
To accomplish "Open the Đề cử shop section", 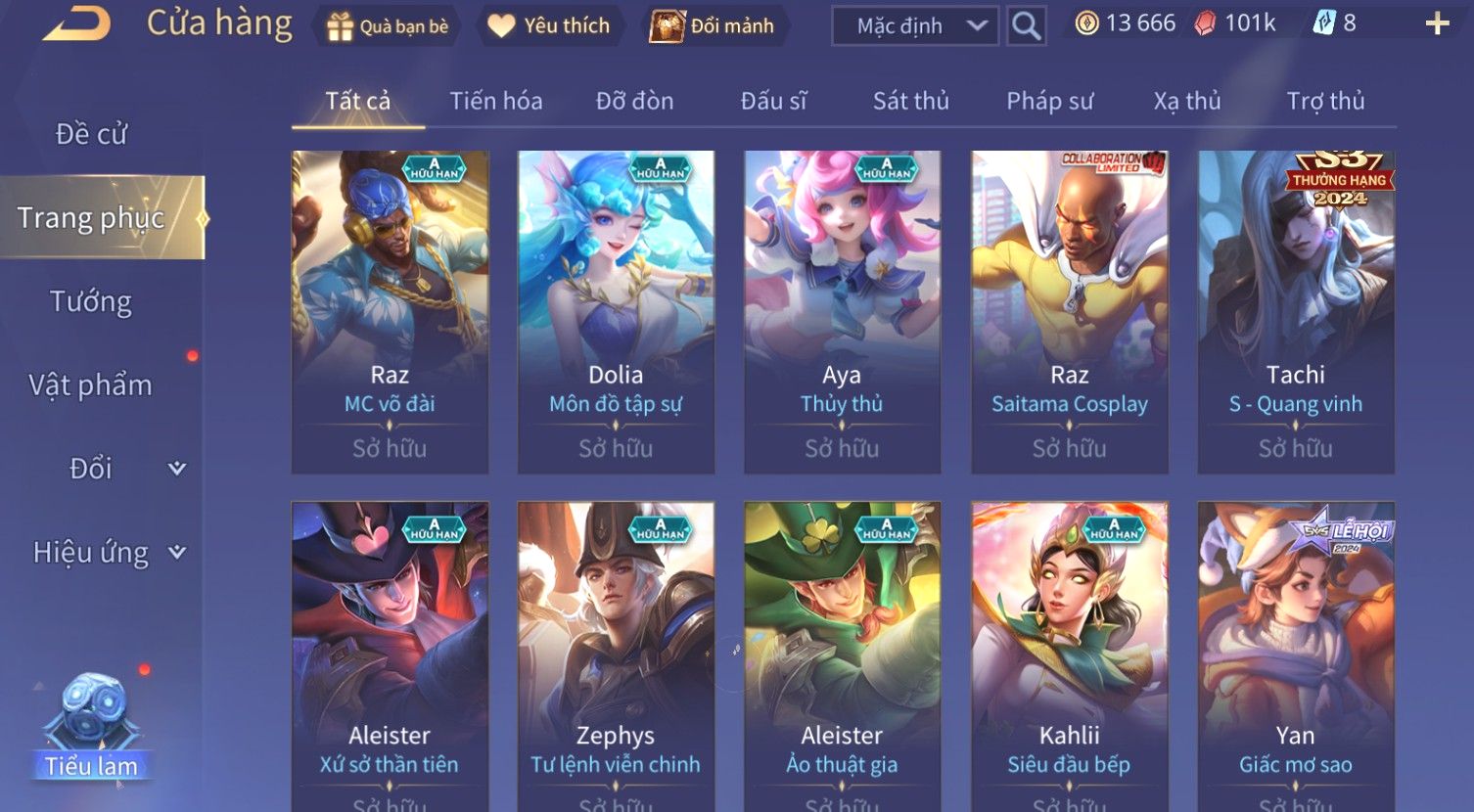I will click(91, 134).
